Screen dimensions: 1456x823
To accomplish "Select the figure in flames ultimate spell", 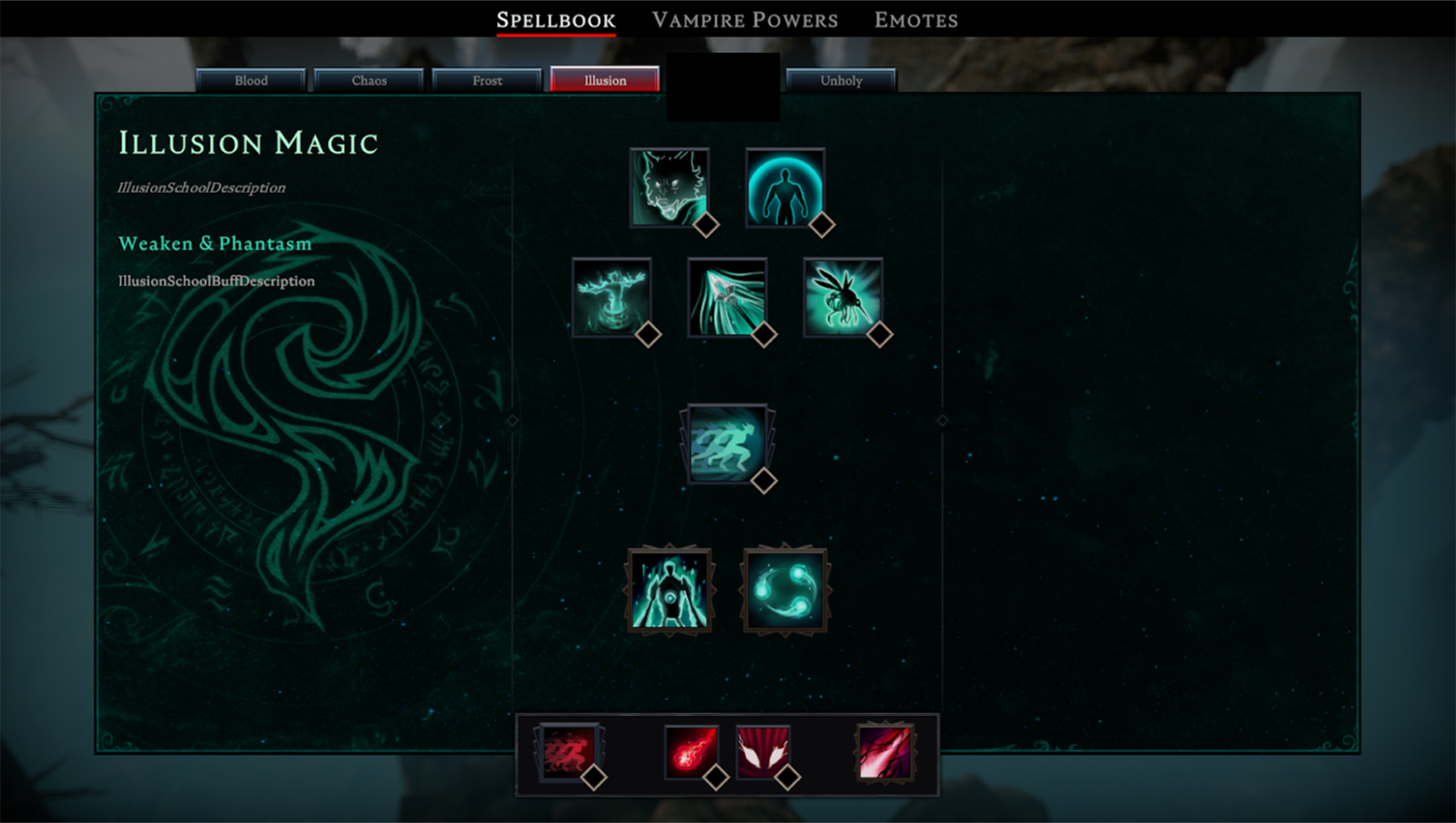I will point(670,590).
